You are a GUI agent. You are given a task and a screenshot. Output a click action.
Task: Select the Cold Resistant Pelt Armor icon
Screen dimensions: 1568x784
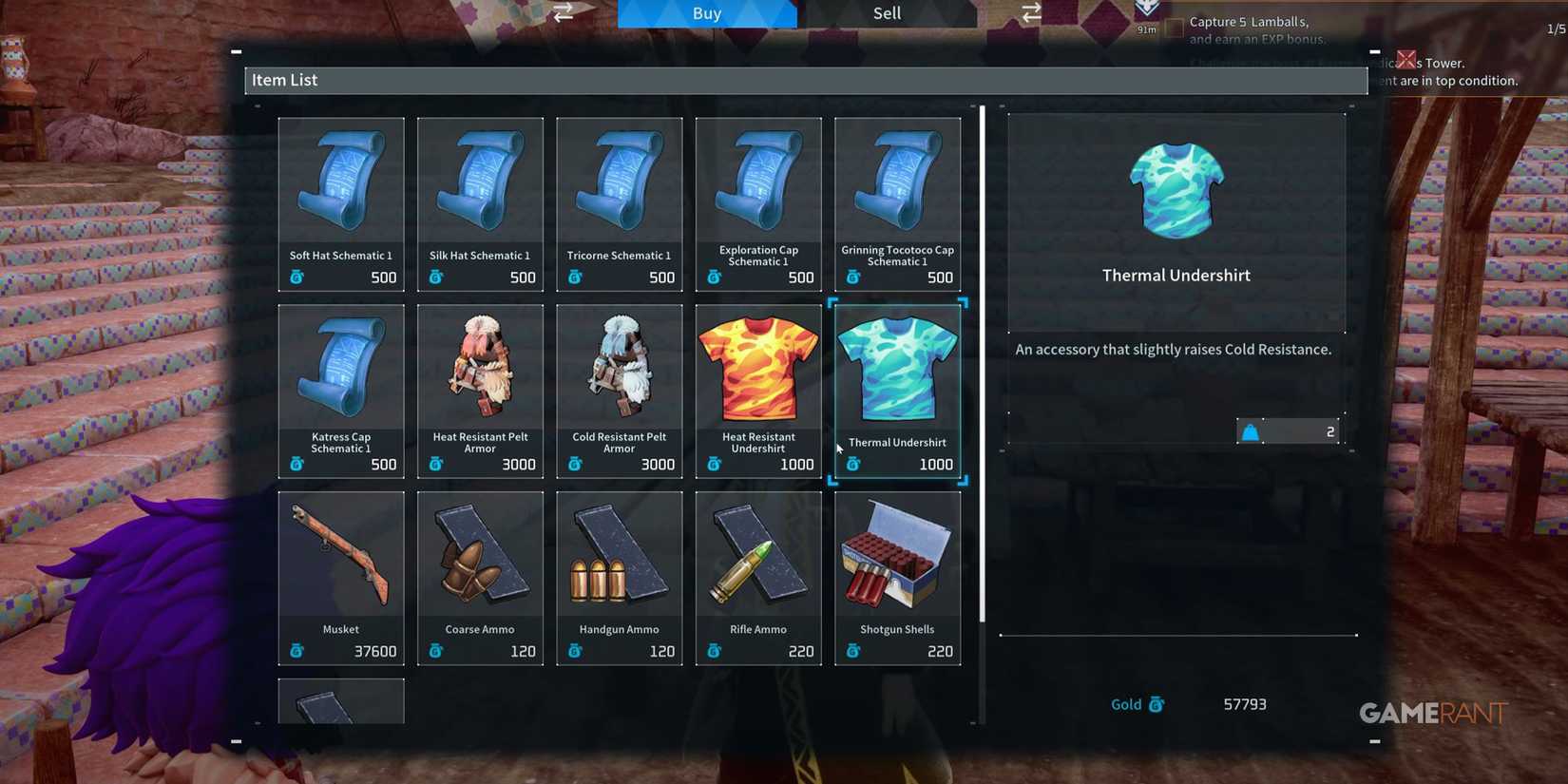tap(619, 366)
